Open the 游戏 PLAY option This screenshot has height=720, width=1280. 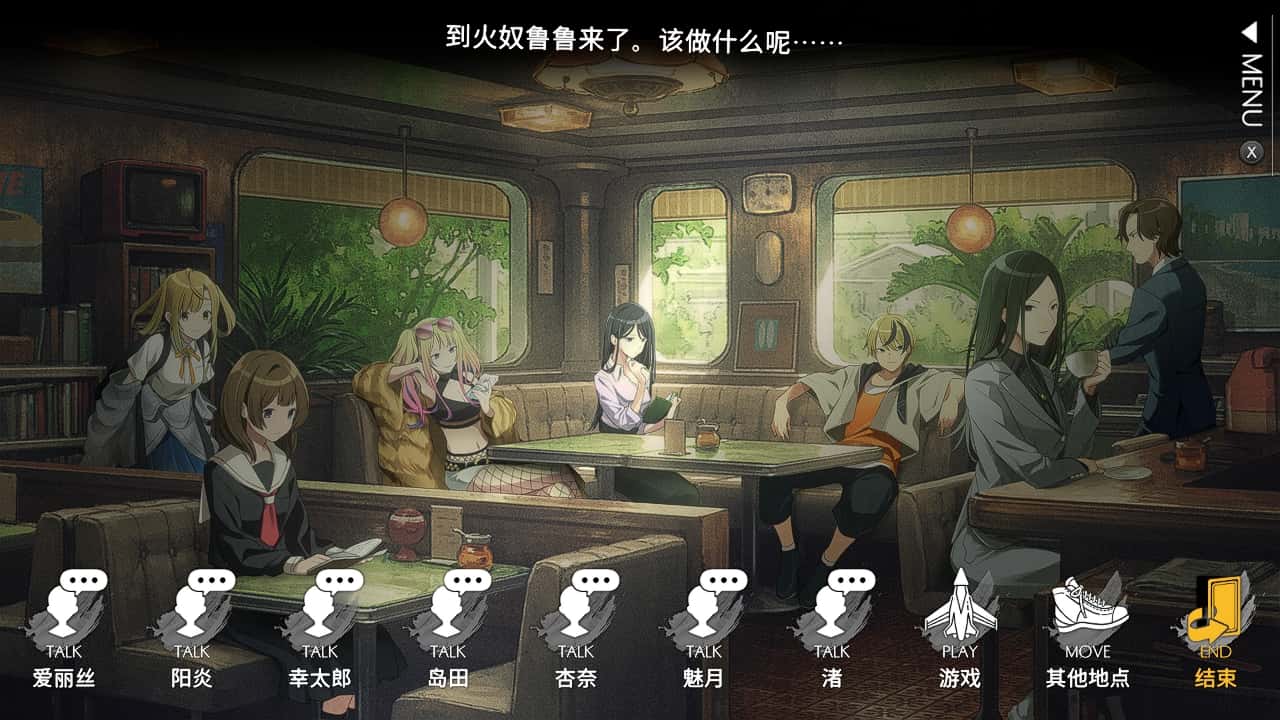tap(960, 627)
